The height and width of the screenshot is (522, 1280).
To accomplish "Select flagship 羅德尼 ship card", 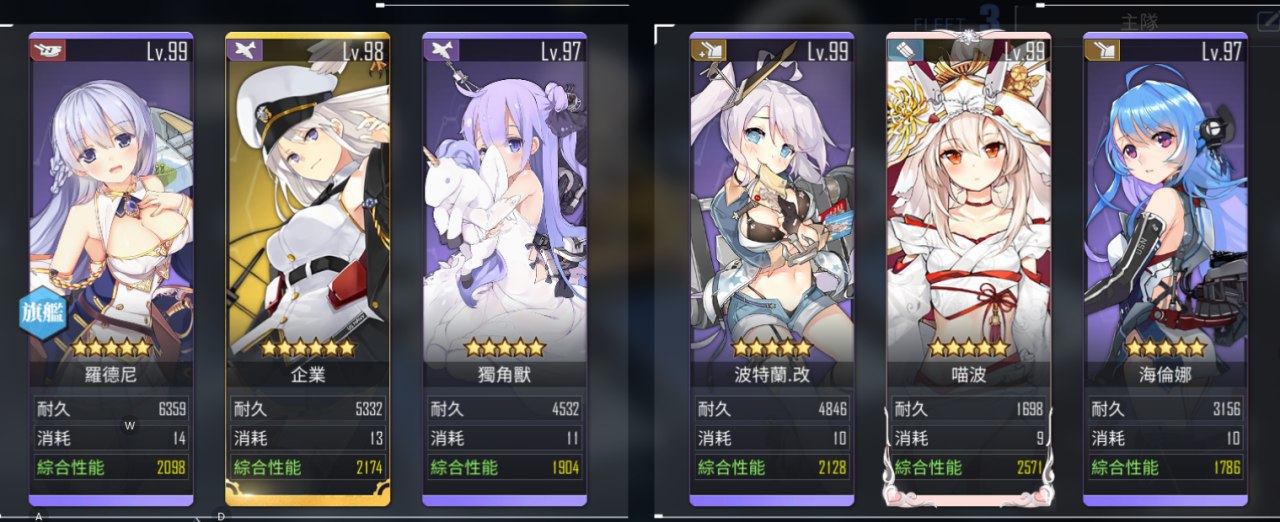I will click(111, 230).
